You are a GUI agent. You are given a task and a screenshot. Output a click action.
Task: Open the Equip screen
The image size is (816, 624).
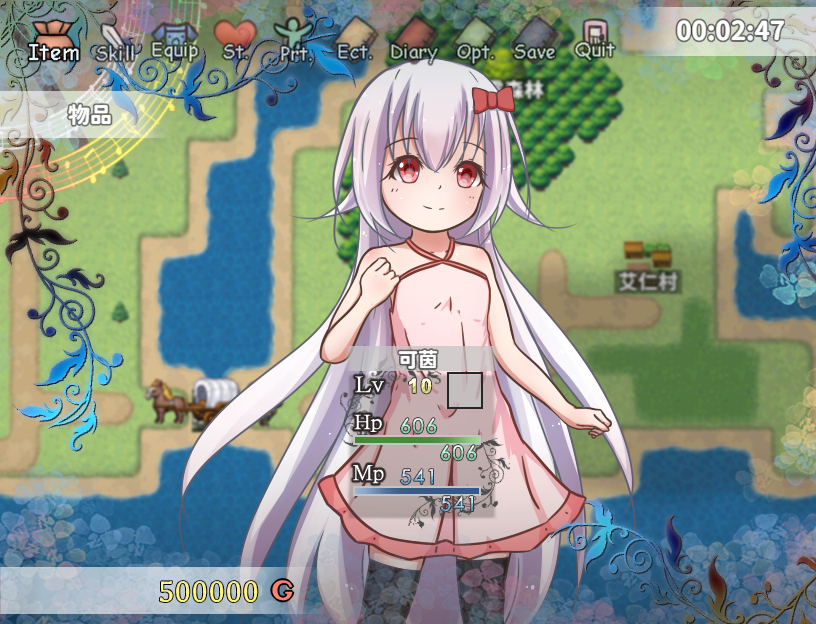(x=175, y=42)
